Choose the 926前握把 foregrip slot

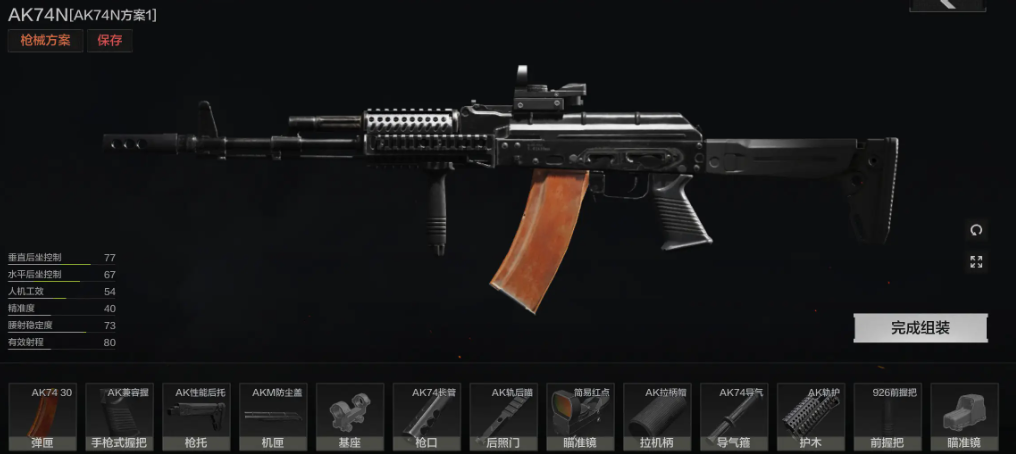pyautogui.click(x=888, y=417)
